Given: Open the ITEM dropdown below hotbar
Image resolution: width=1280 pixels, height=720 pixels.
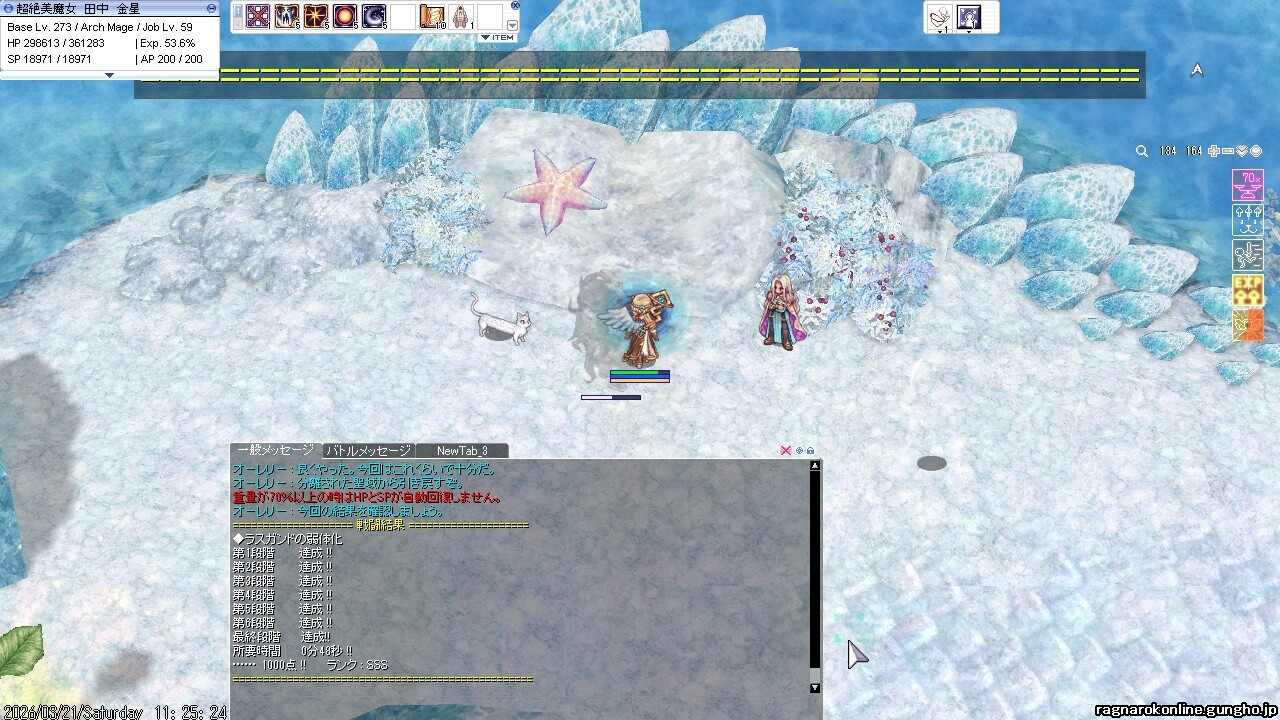Looking at the screenshot, I should tap(497, 38).
